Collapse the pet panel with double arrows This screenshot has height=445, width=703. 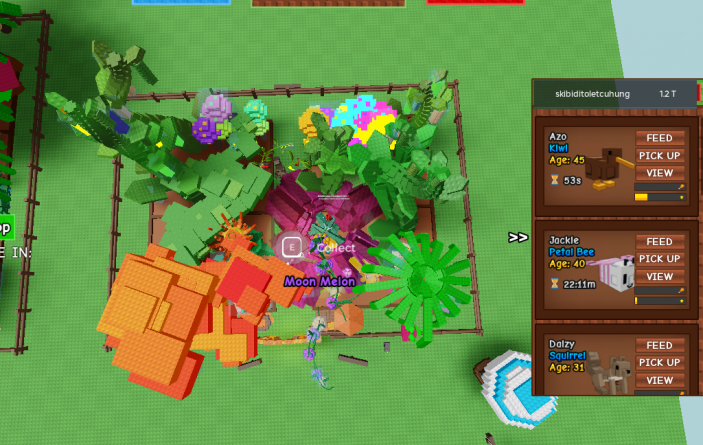tap(518, 238)
